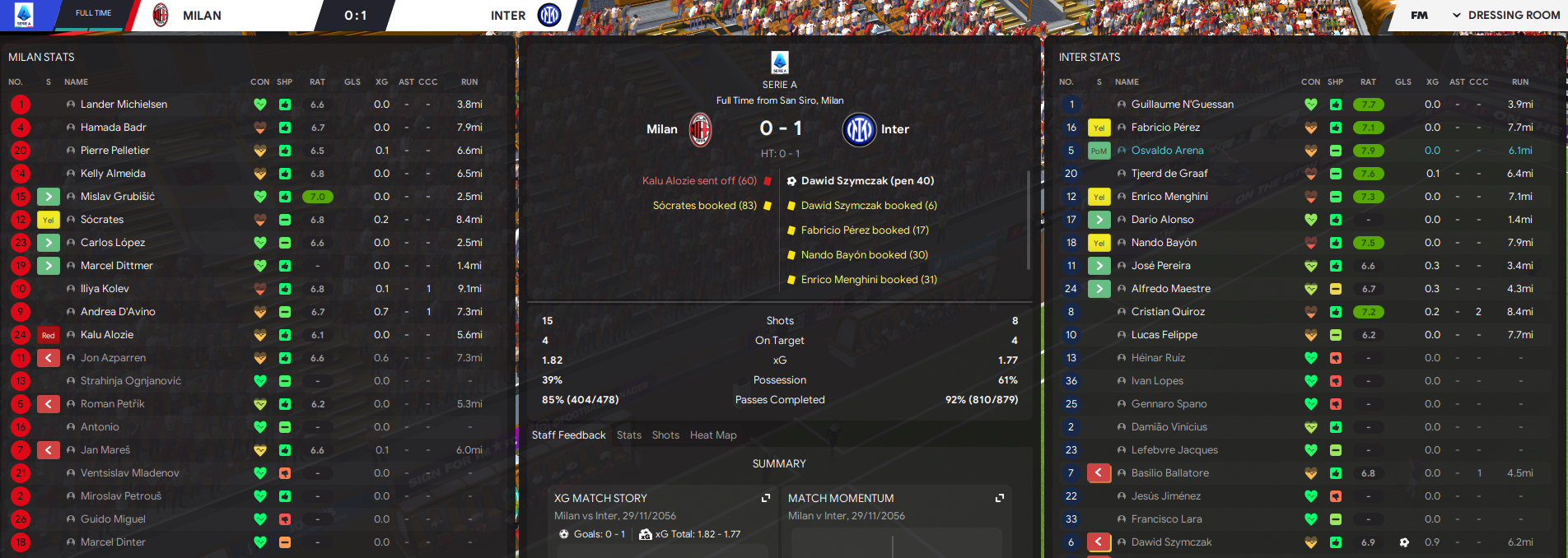Select the Staff Feedback tab

point(568,435)
